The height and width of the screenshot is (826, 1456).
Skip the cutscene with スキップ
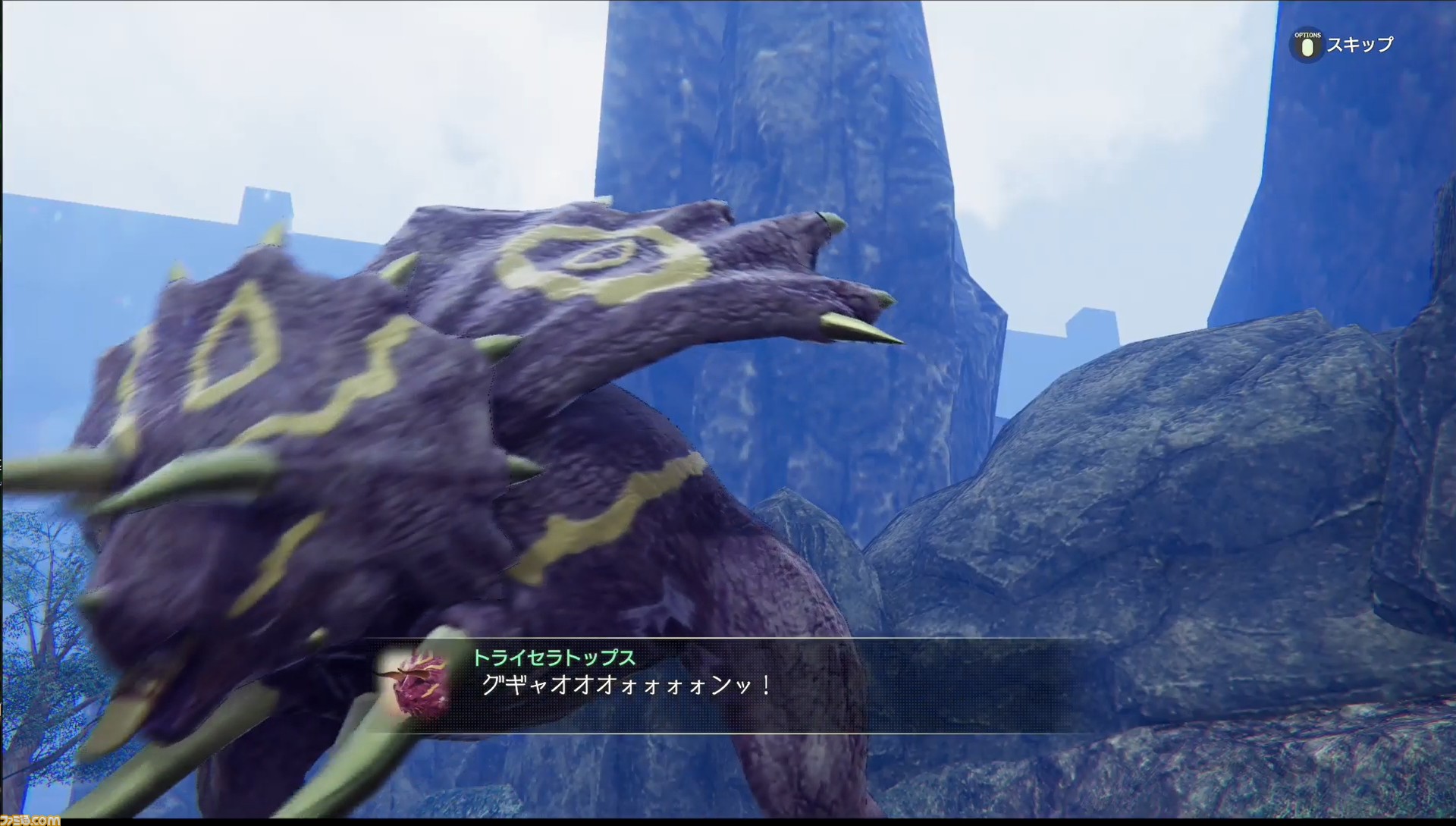pyautogui.click(x=1343, y=45)
